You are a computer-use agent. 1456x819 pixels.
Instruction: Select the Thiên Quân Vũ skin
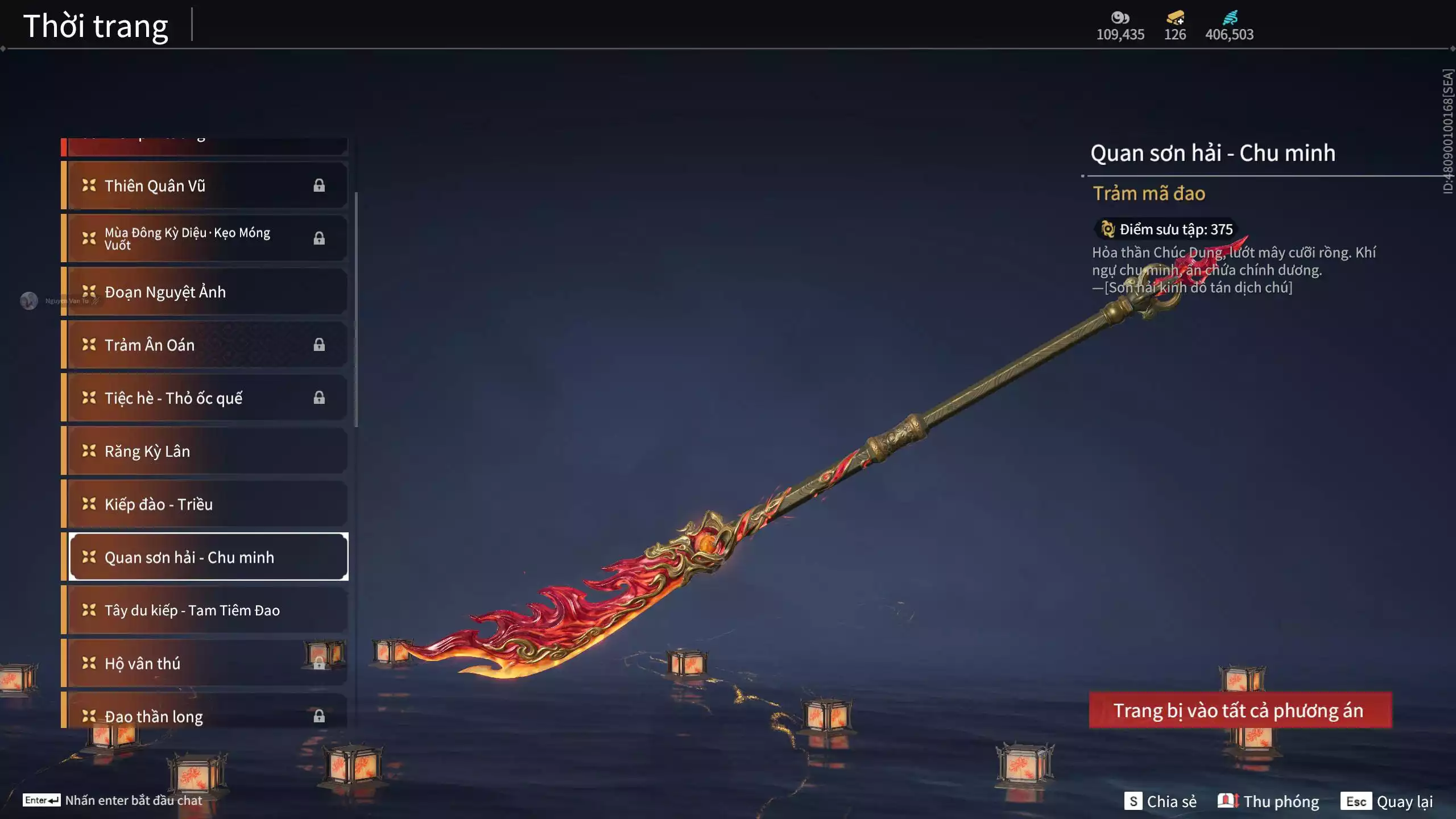pyautogui.click(x=205, y=185)
